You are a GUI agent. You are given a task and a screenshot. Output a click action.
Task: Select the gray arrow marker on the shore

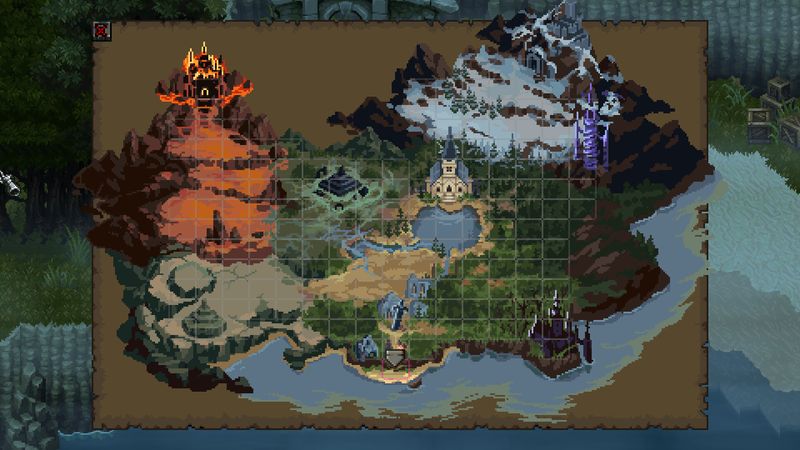coord(397,355)
